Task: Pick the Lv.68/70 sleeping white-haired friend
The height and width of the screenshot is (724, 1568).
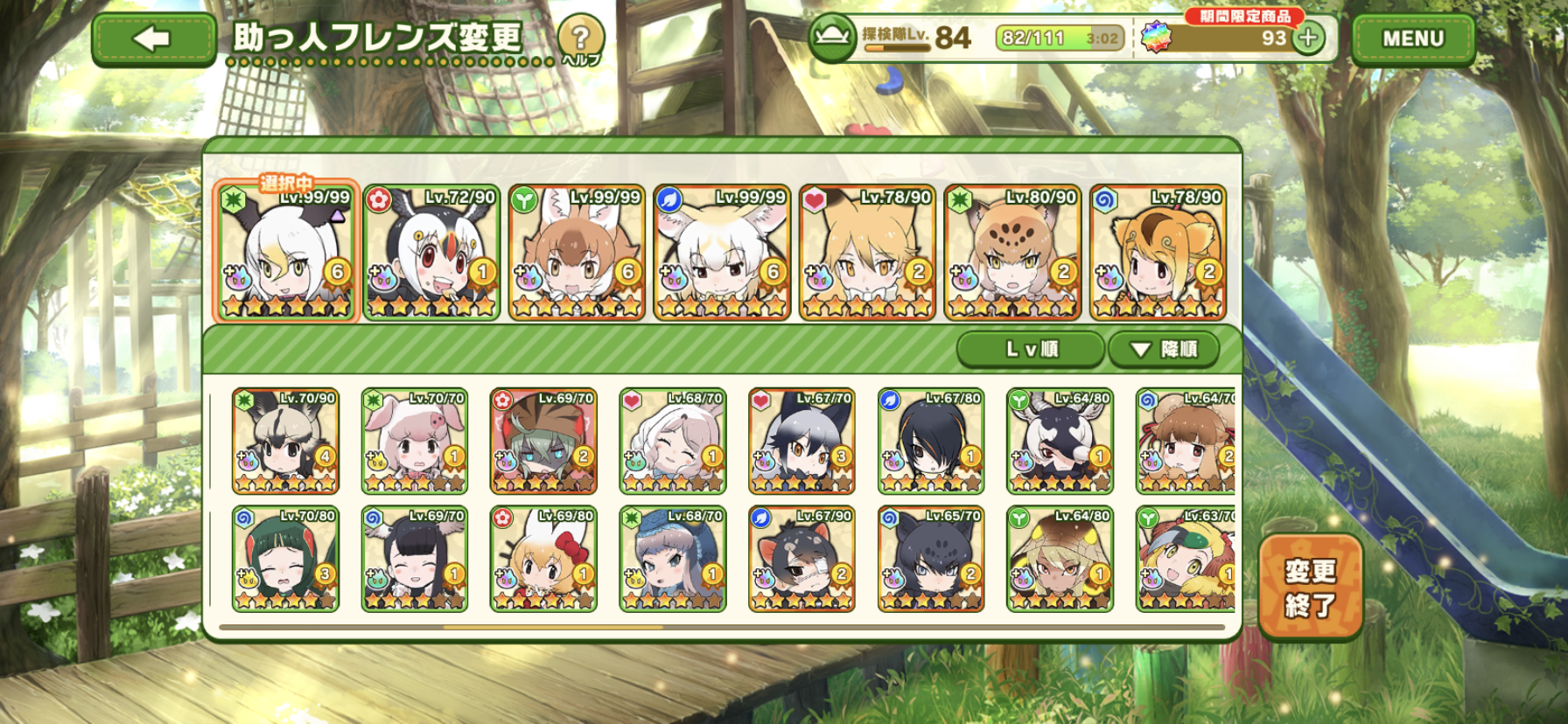Action: click(673, 442)
